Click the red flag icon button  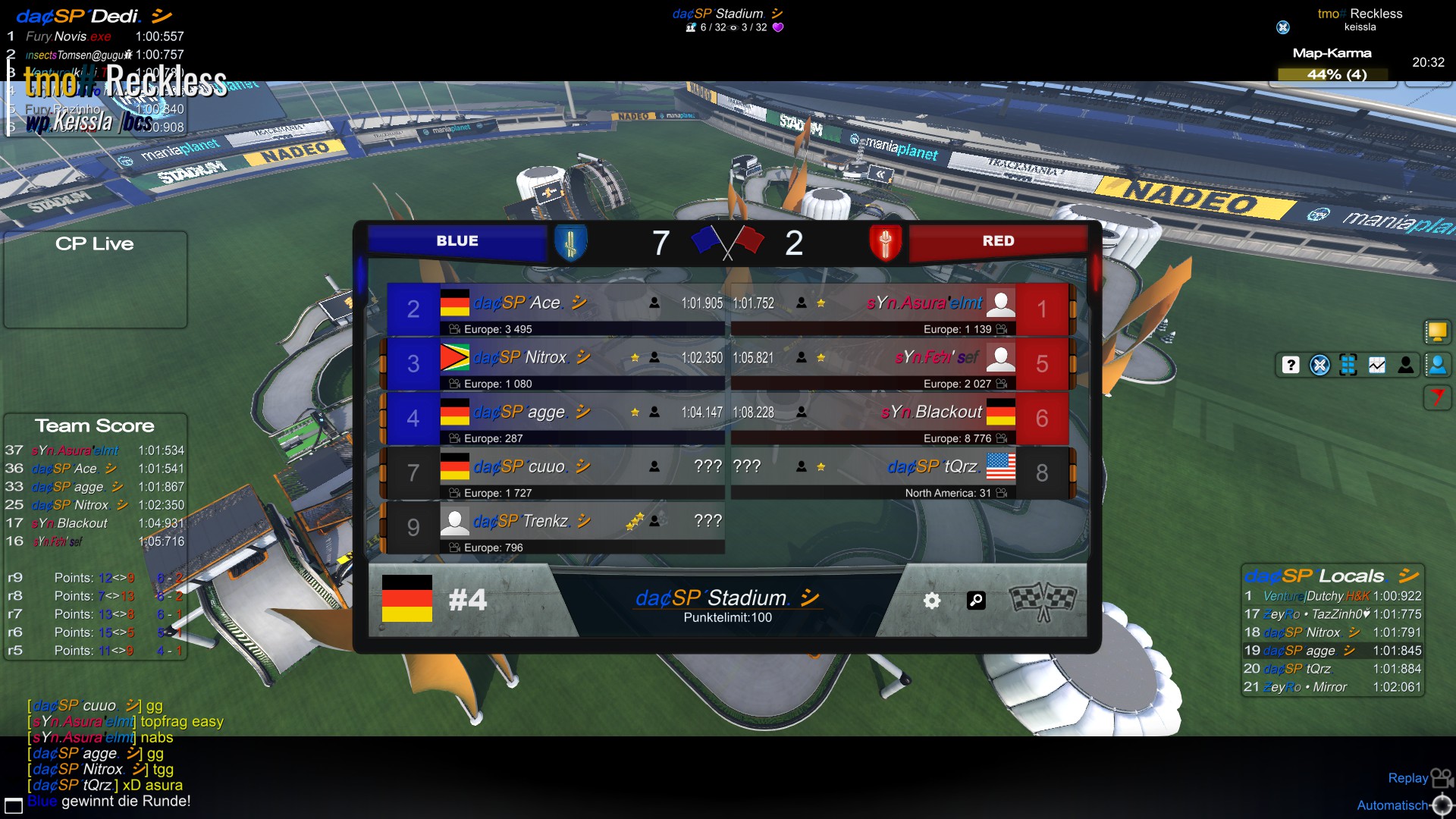[1436, 397]
